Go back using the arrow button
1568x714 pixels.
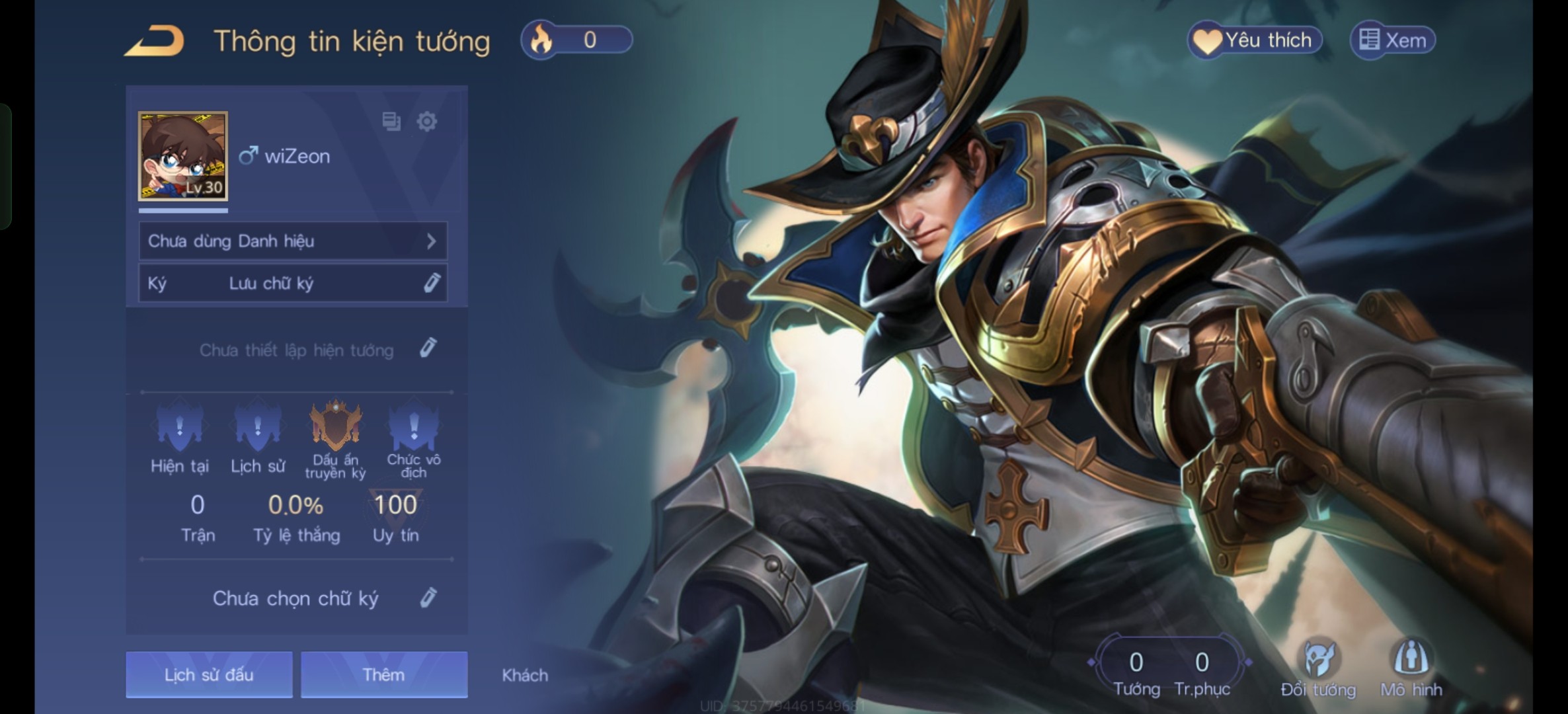(155, 41)
